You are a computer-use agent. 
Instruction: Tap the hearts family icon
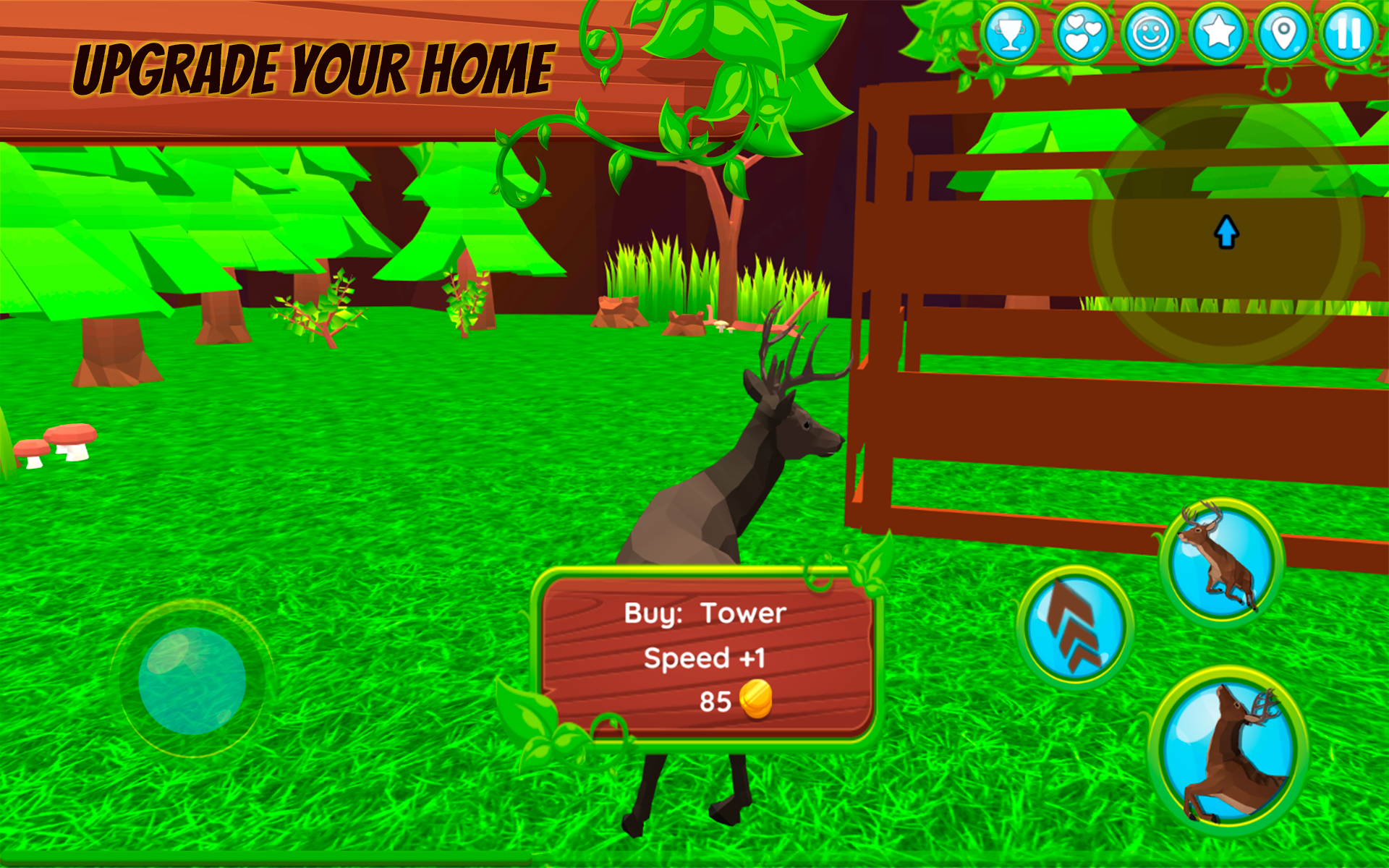tap(1082, 33)
